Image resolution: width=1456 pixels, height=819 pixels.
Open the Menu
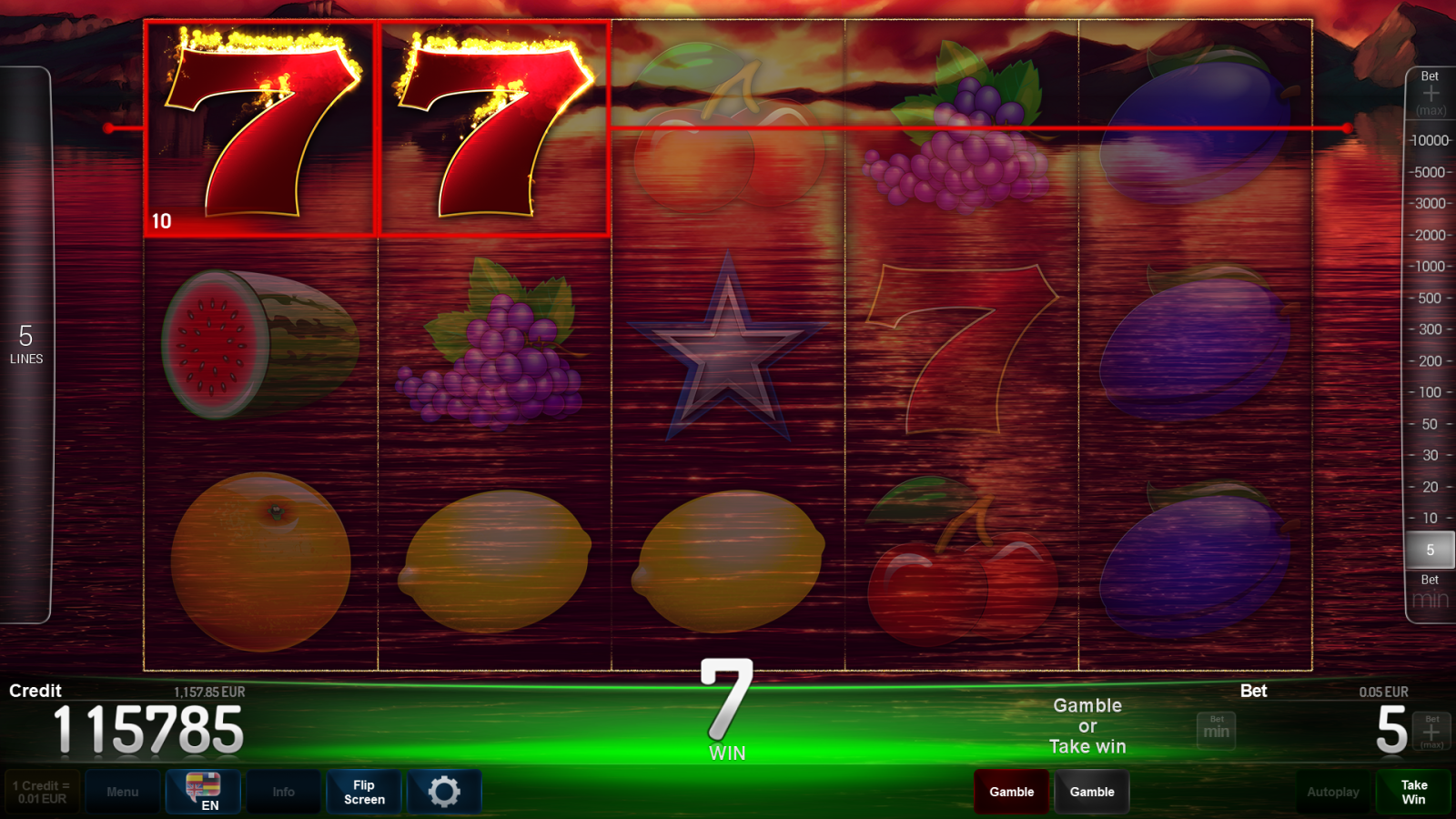point(123,792)
